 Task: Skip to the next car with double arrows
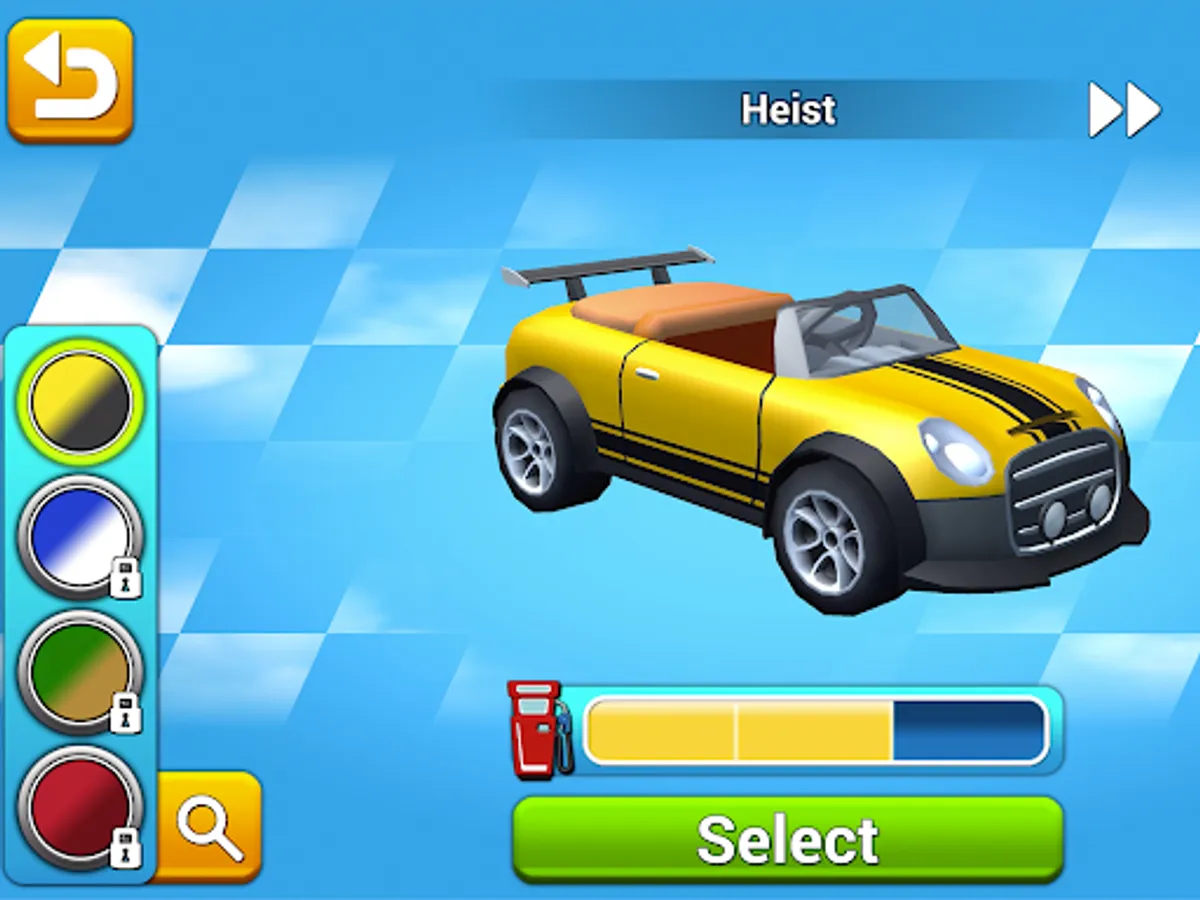[1124, 110]
